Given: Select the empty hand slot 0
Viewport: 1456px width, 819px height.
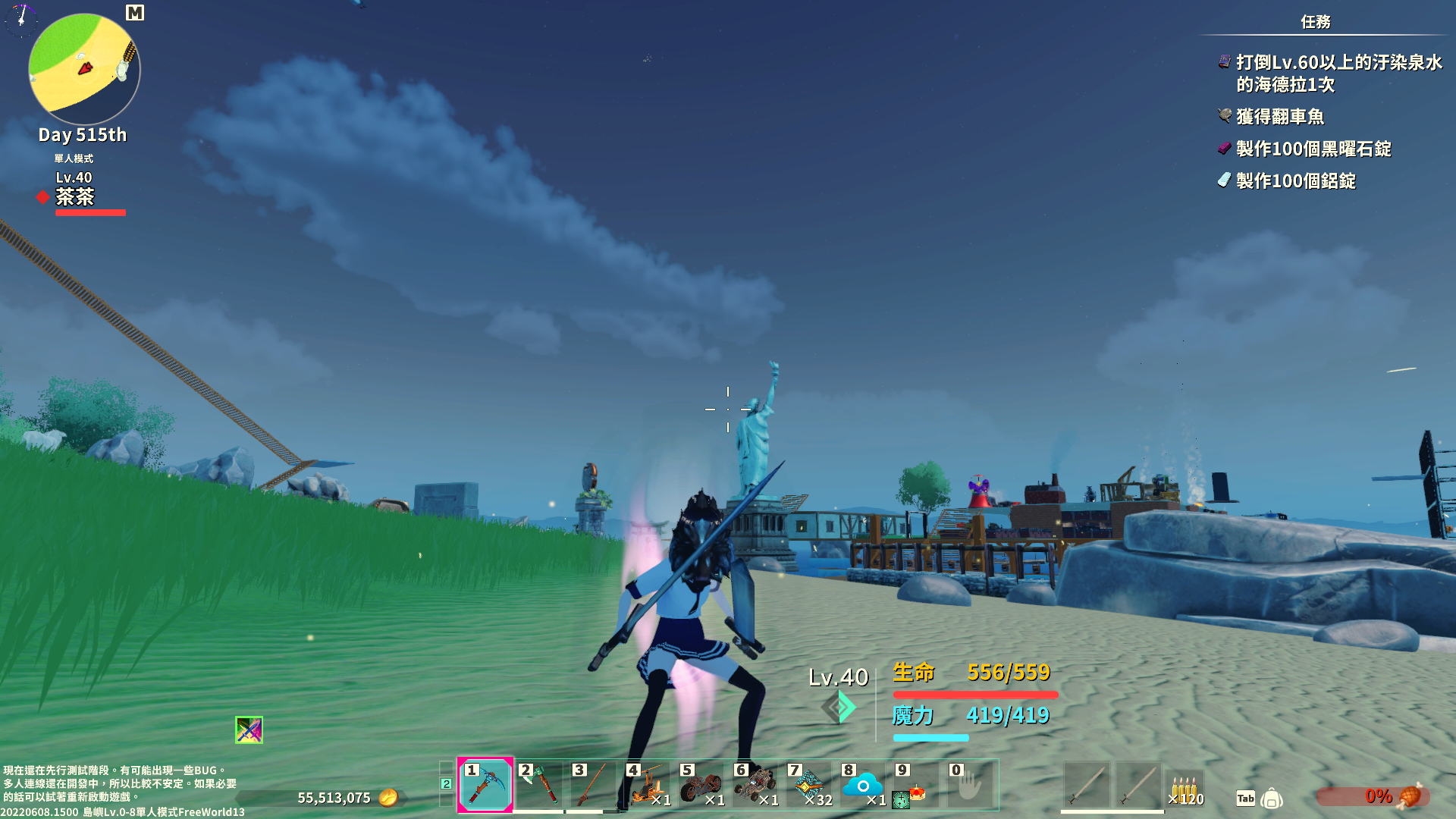Looking at the screenshot, I should click(x=970, y=786).
